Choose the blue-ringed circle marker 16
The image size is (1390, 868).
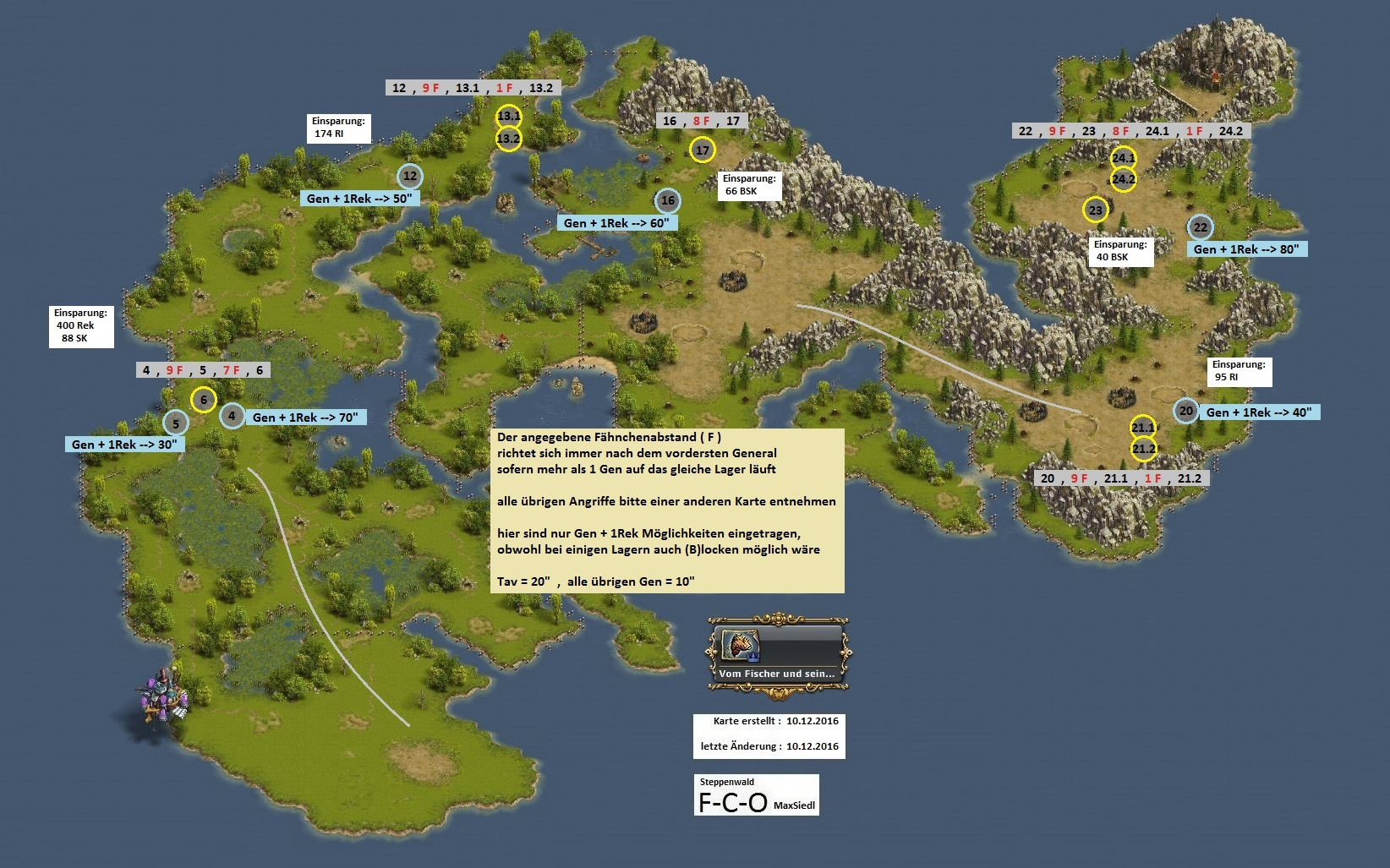point(668,200)
